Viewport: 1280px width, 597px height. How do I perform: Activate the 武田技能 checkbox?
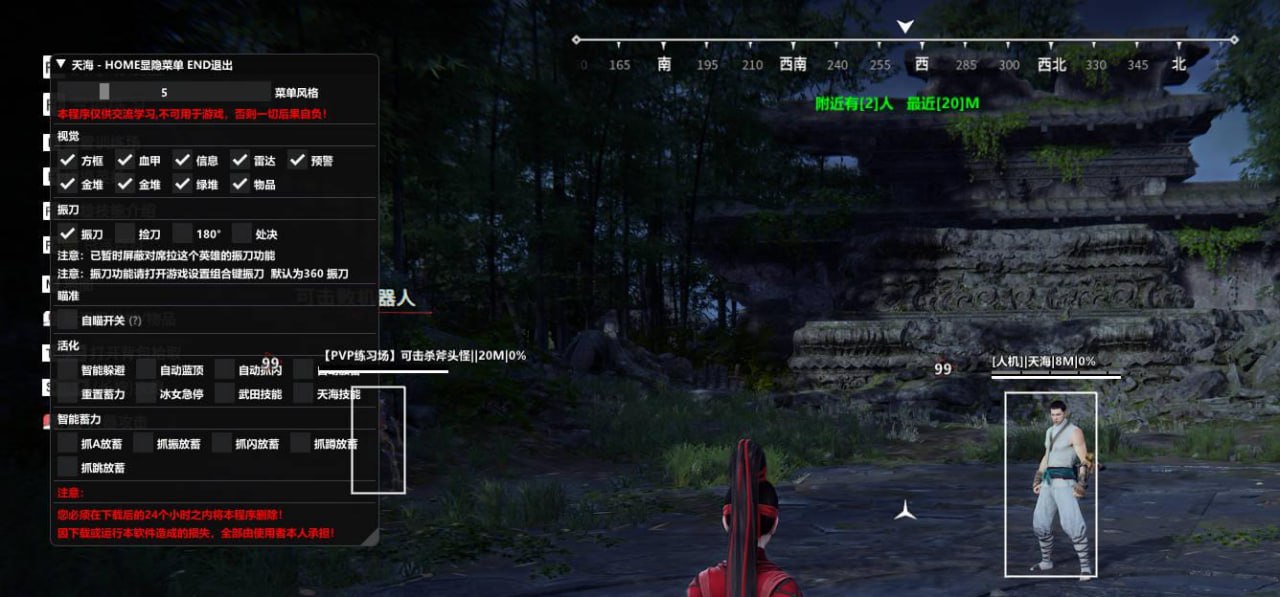[225, 394]
